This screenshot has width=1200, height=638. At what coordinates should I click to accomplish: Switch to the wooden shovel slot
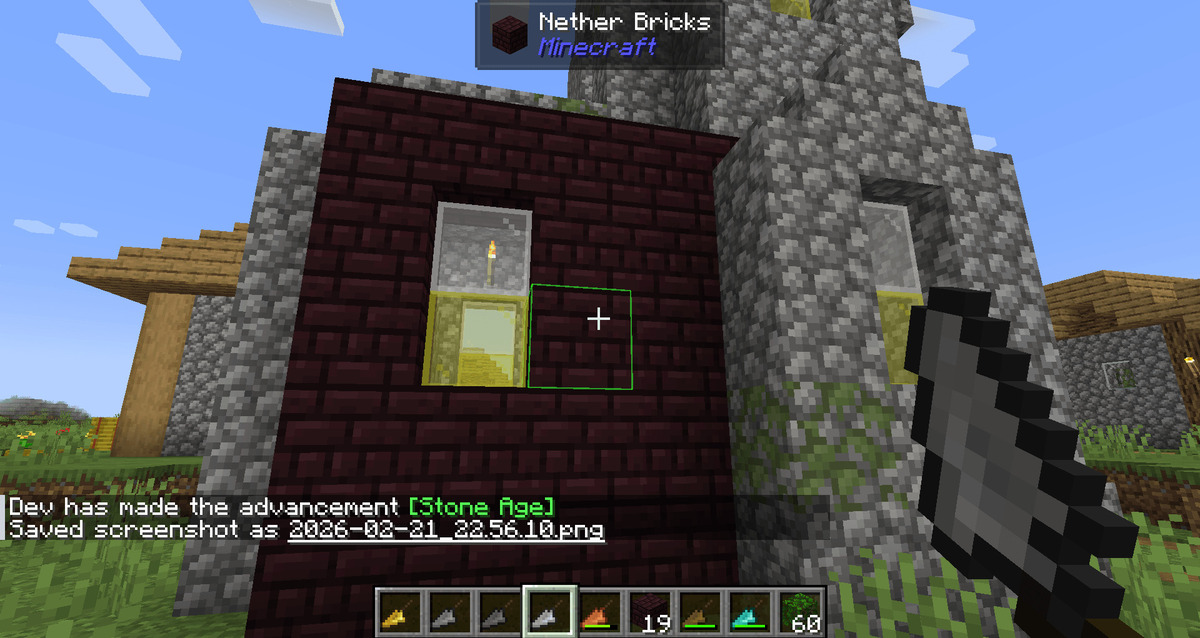click(700, 612)
